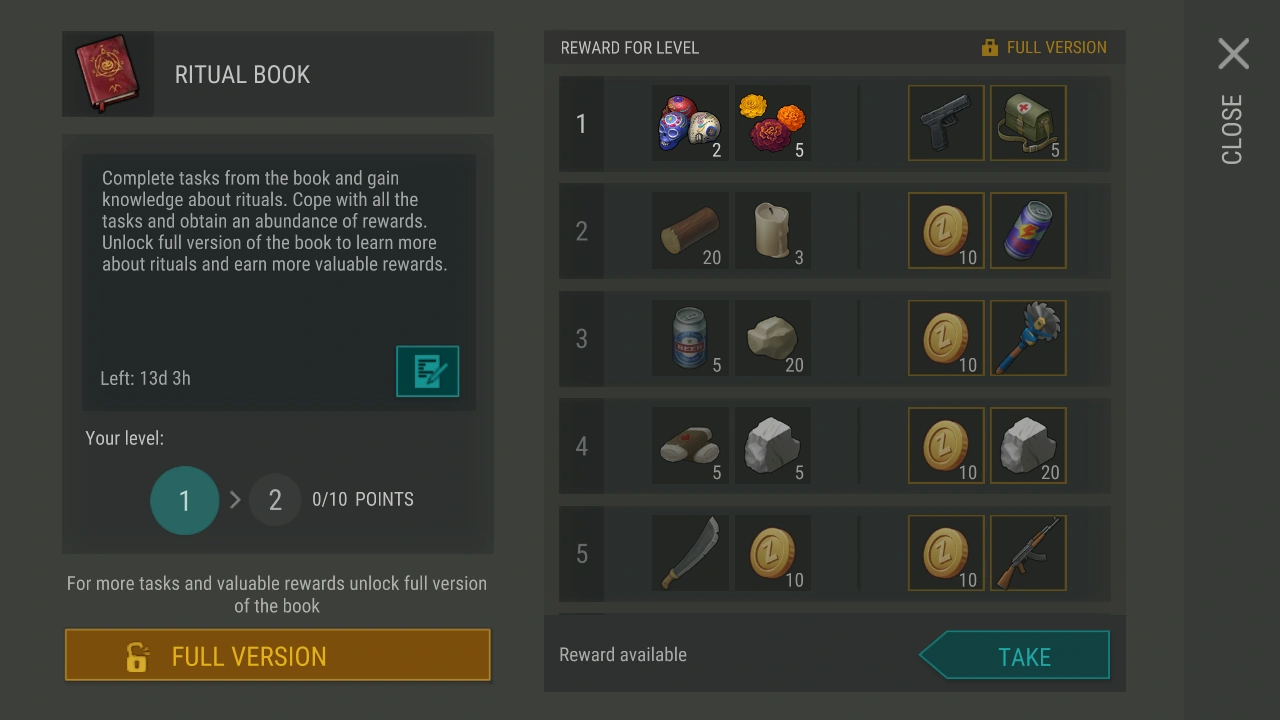Open the task list editor icon
This screenshot has height=720, width=1280.
coord(427,371)
